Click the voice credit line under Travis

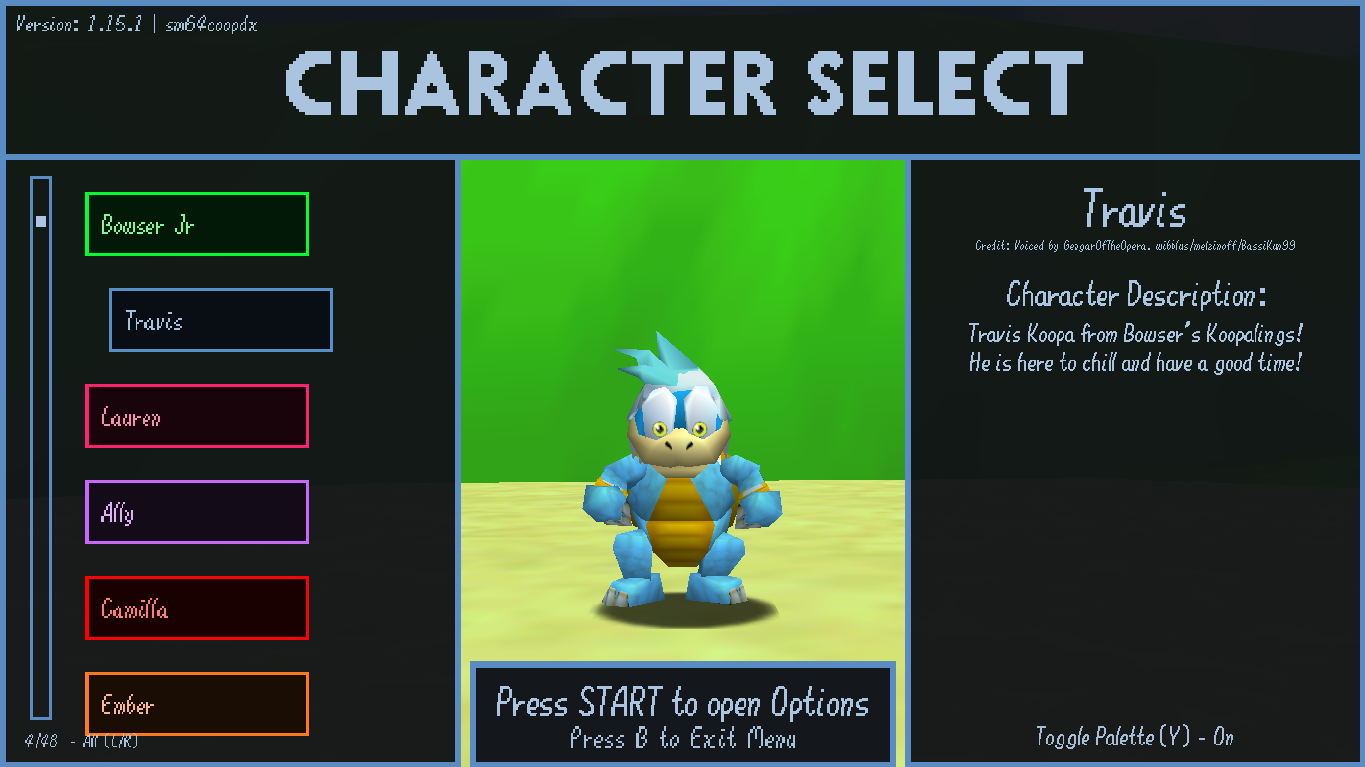(x=1135, y=244)
